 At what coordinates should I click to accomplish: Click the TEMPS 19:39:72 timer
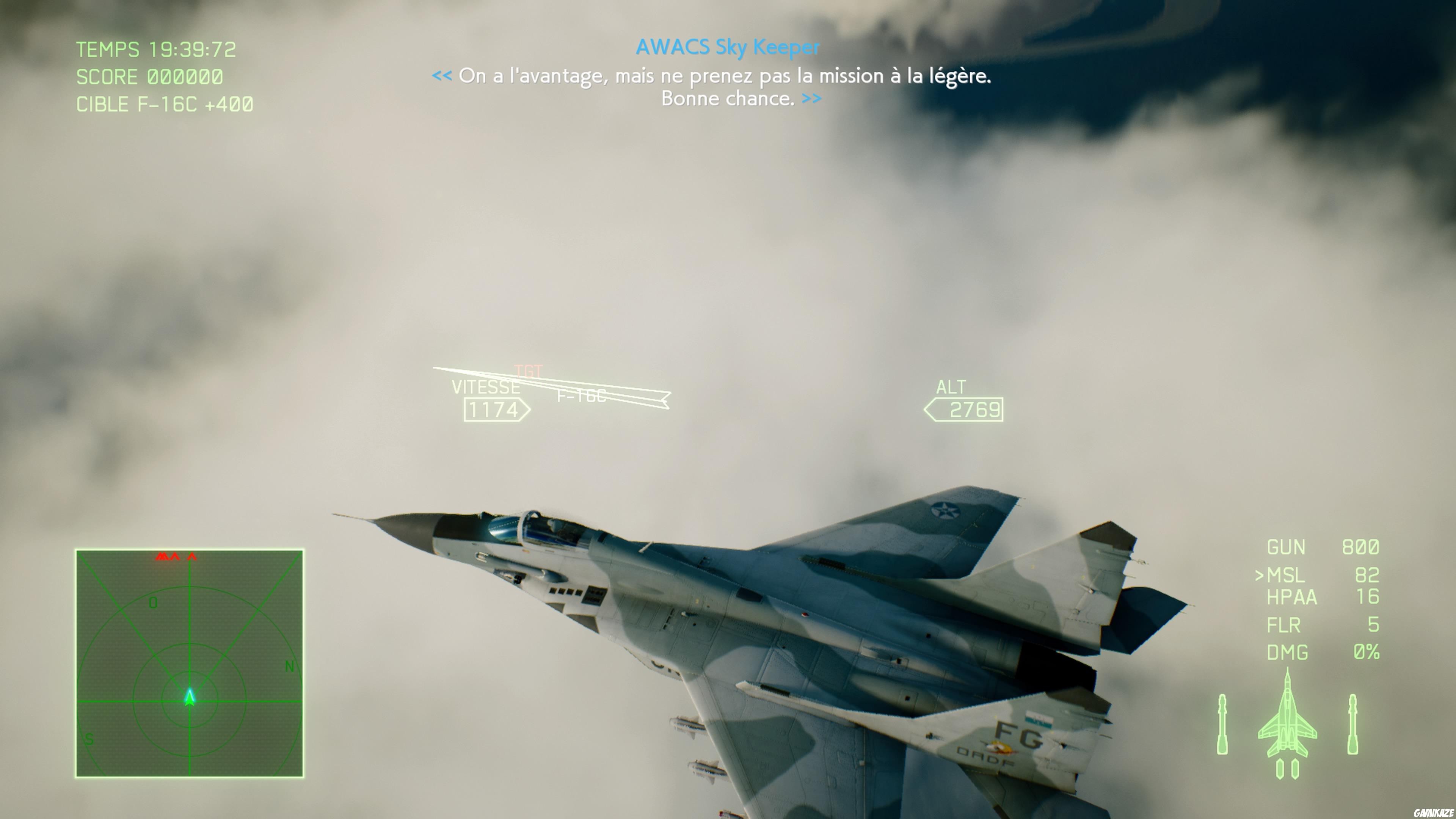tap(157, 50)
